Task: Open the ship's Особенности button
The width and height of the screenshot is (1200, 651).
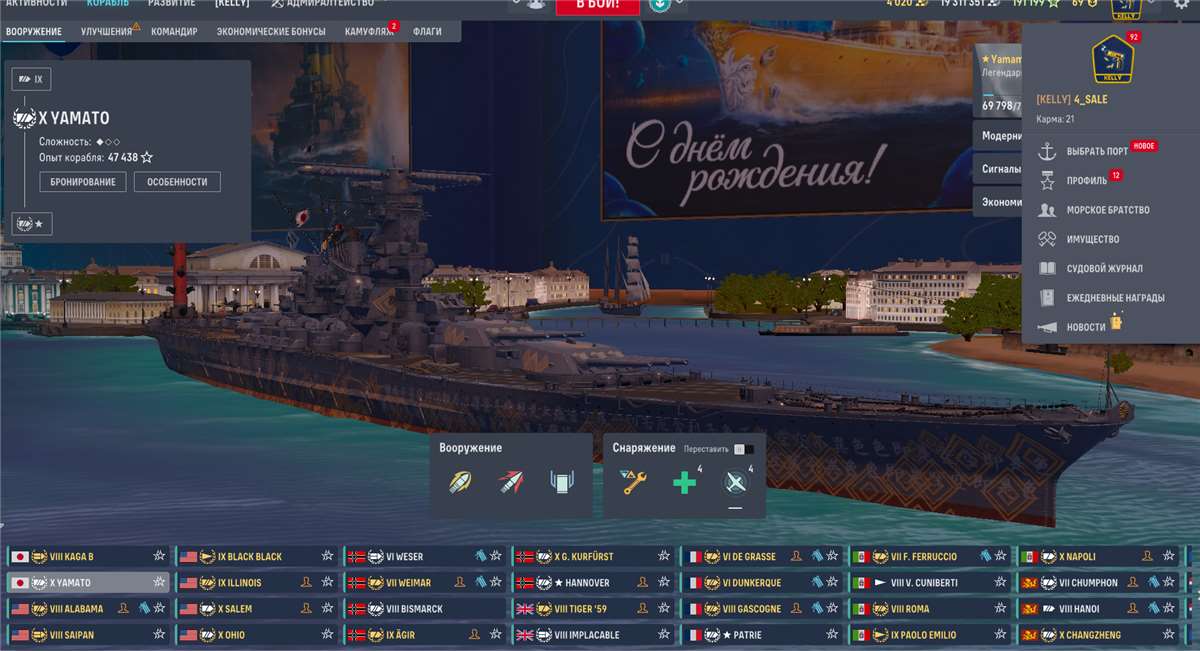Action: (177, 182)
